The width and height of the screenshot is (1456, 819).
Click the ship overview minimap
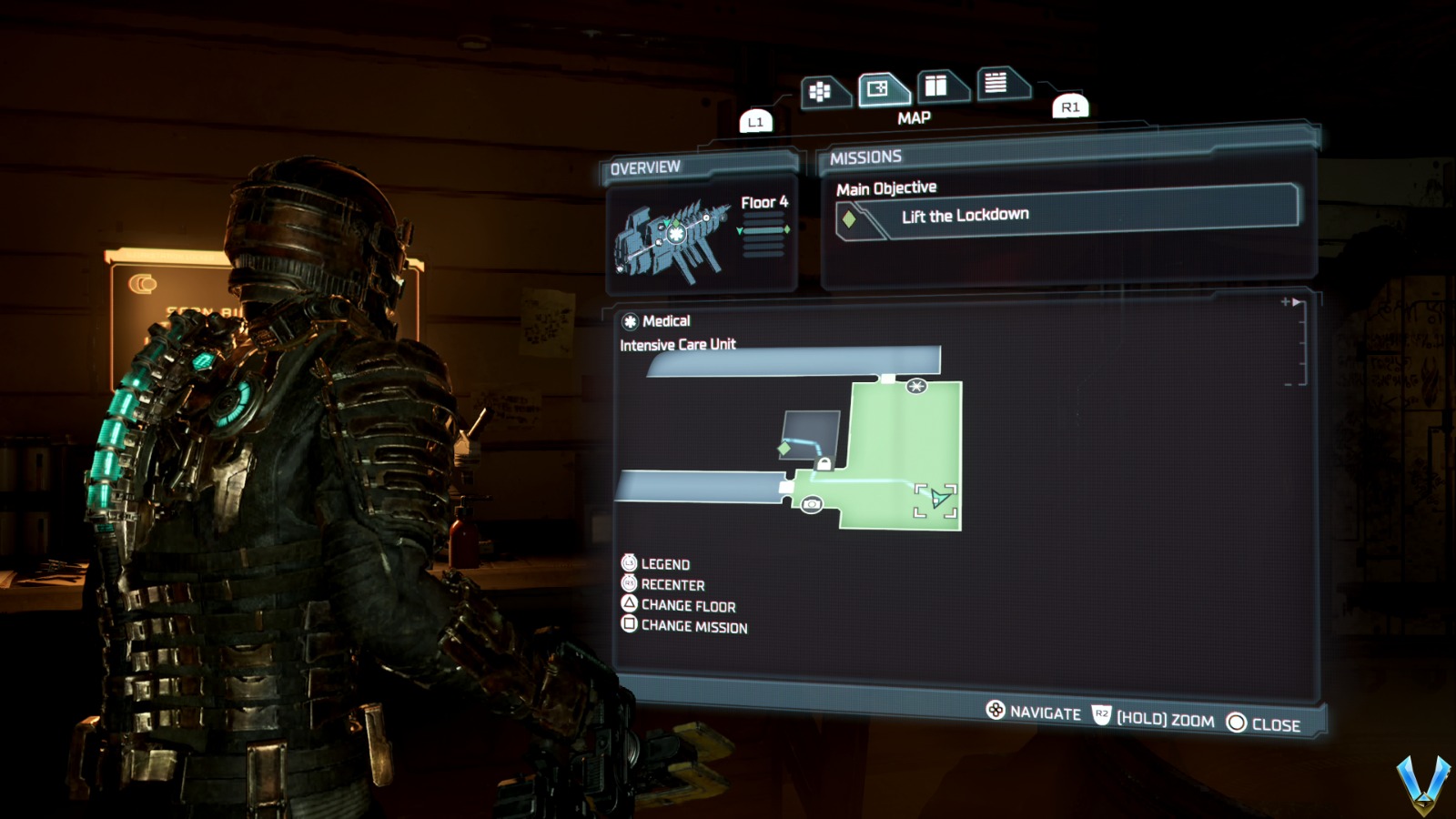[673, 238]
